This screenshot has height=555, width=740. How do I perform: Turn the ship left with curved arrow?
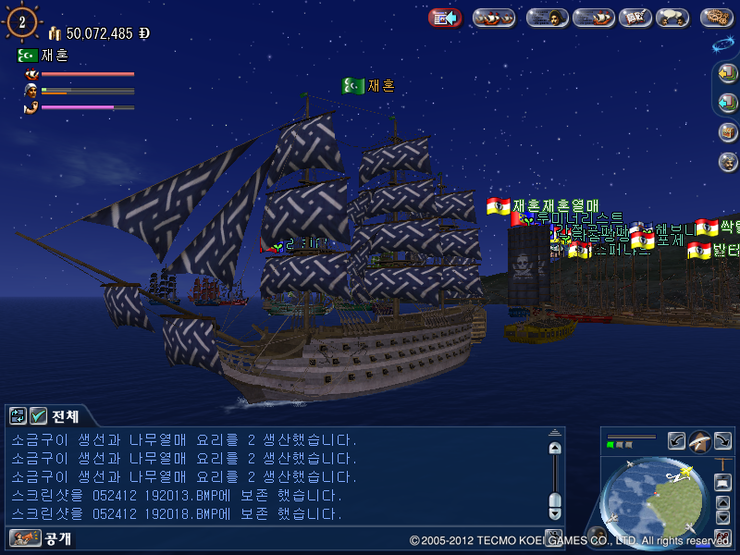[x=677, y=441]
